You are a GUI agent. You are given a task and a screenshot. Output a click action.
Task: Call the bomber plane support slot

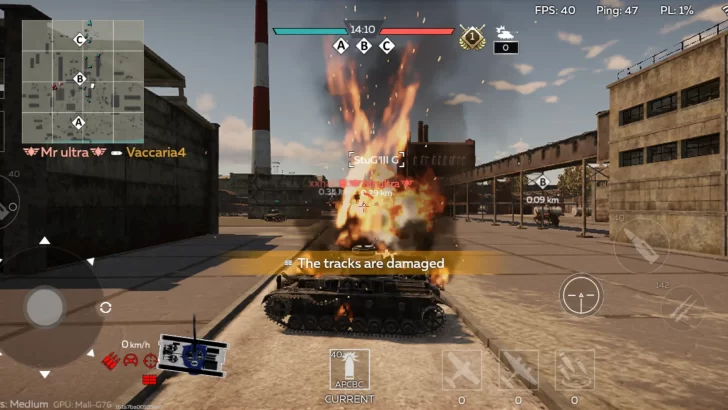point(518,369)
